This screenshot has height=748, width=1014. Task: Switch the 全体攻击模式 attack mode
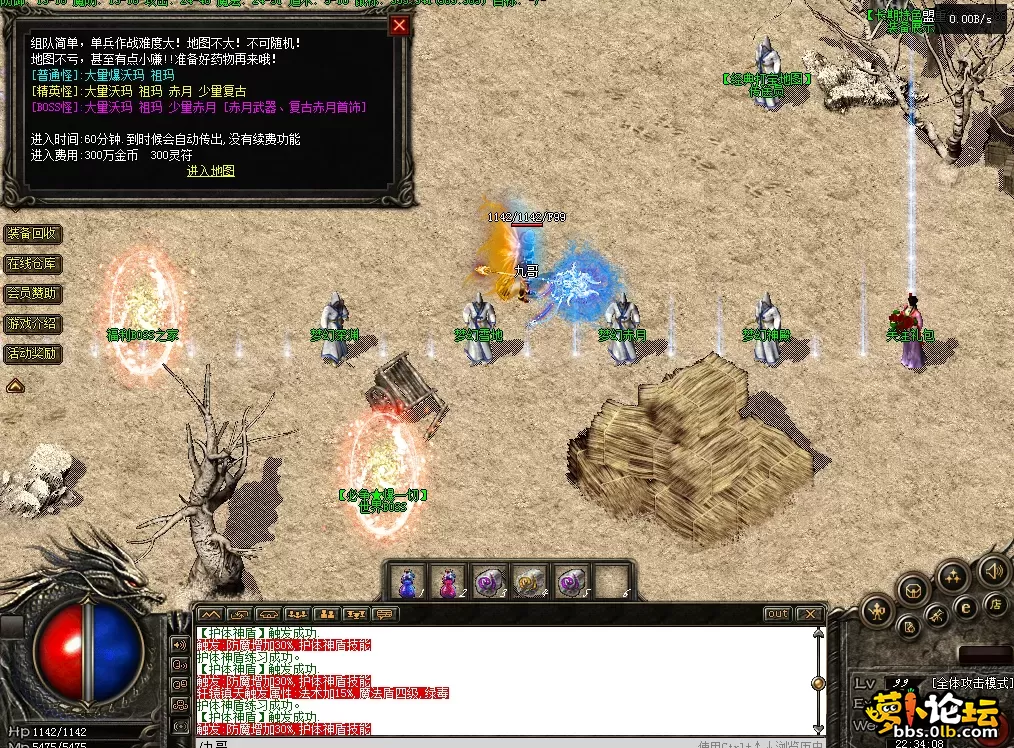click(971, 683)
